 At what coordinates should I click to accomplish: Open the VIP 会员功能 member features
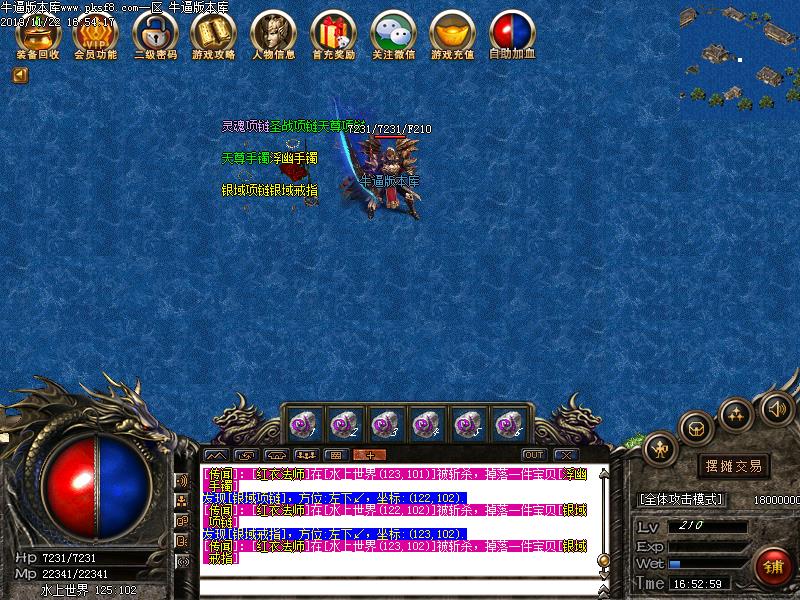tap(96, 35)
